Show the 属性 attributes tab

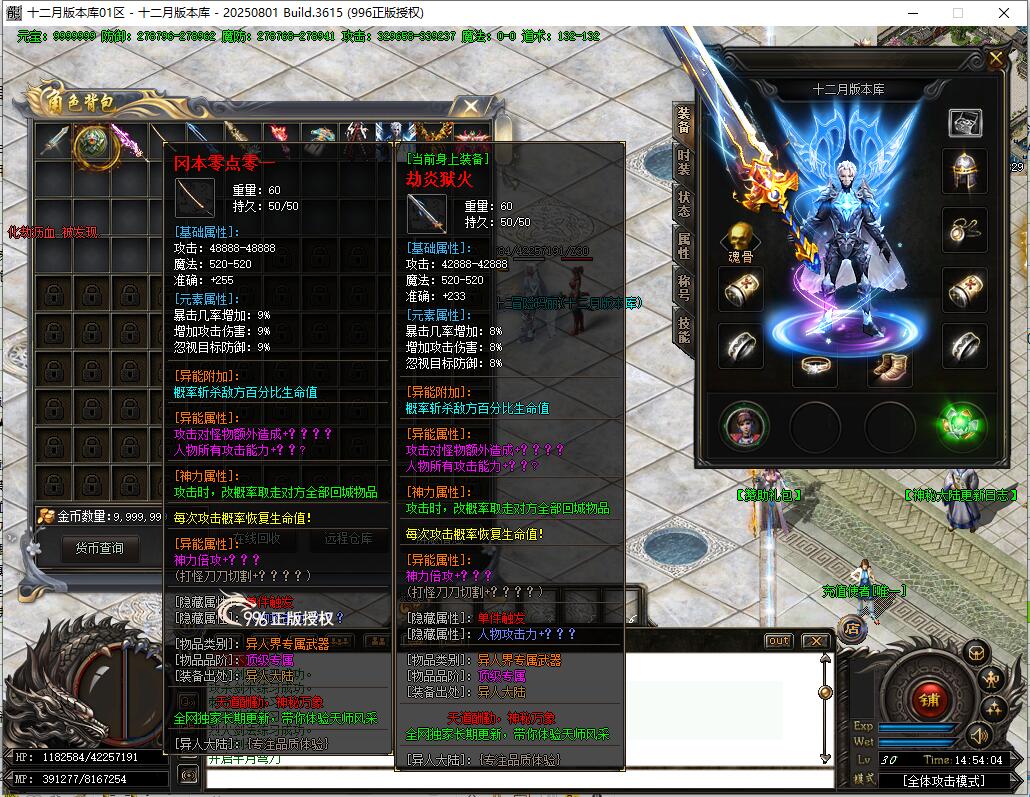coord(684,246)
